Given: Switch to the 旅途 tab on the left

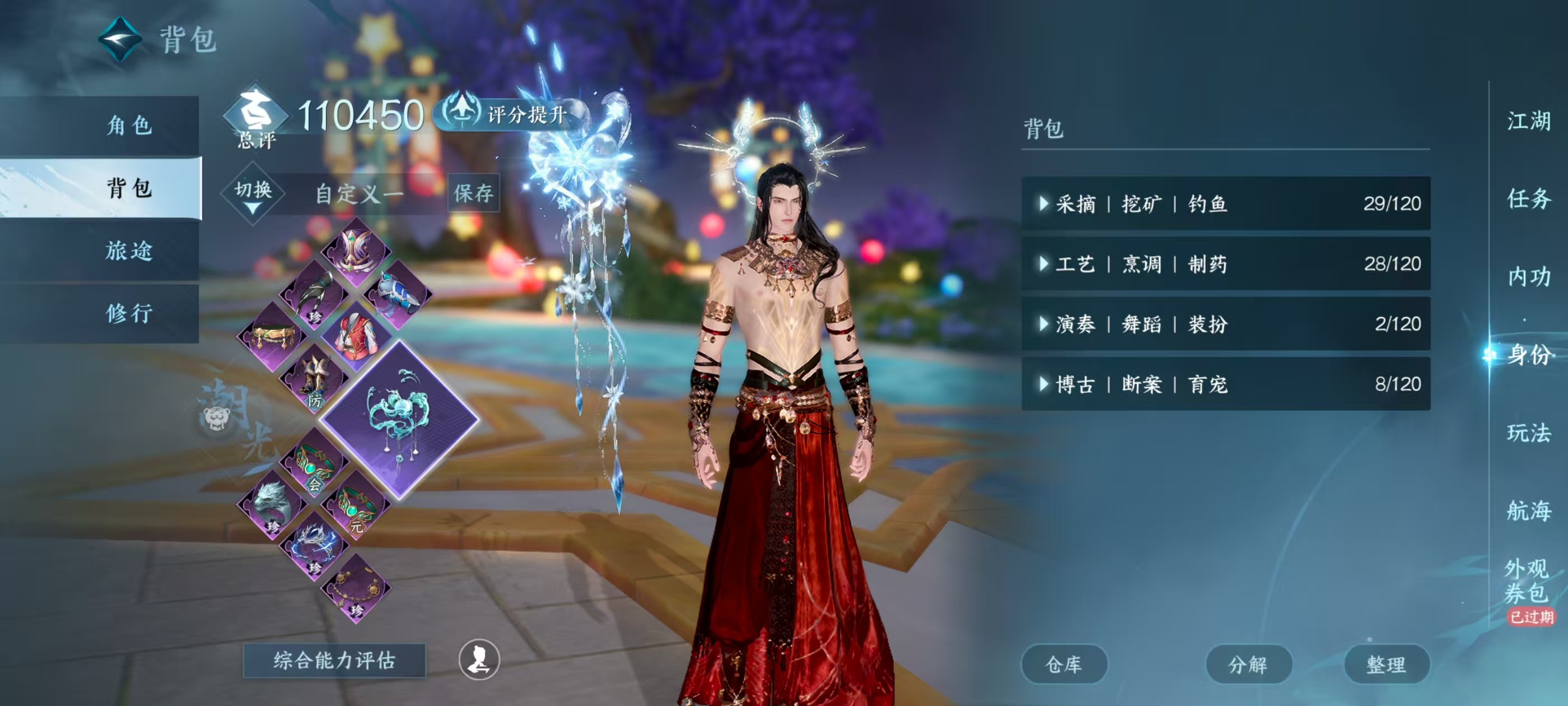Looking at the screenshot, I should [131, 250].
